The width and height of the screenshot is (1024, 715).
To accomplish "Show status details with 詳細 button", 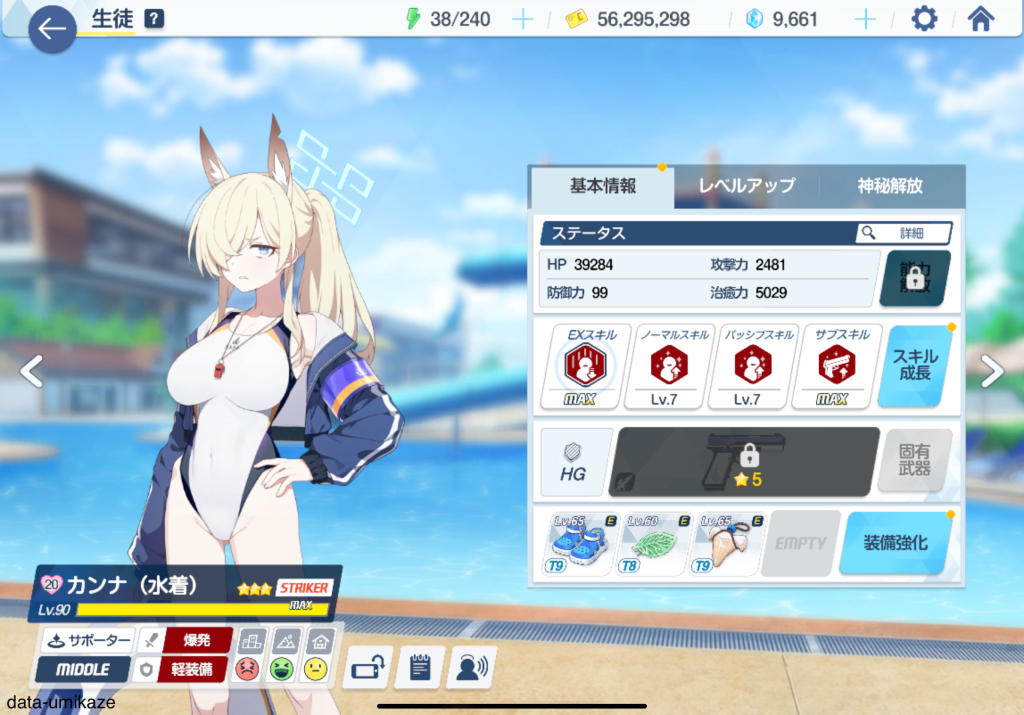I will (903, 233).
